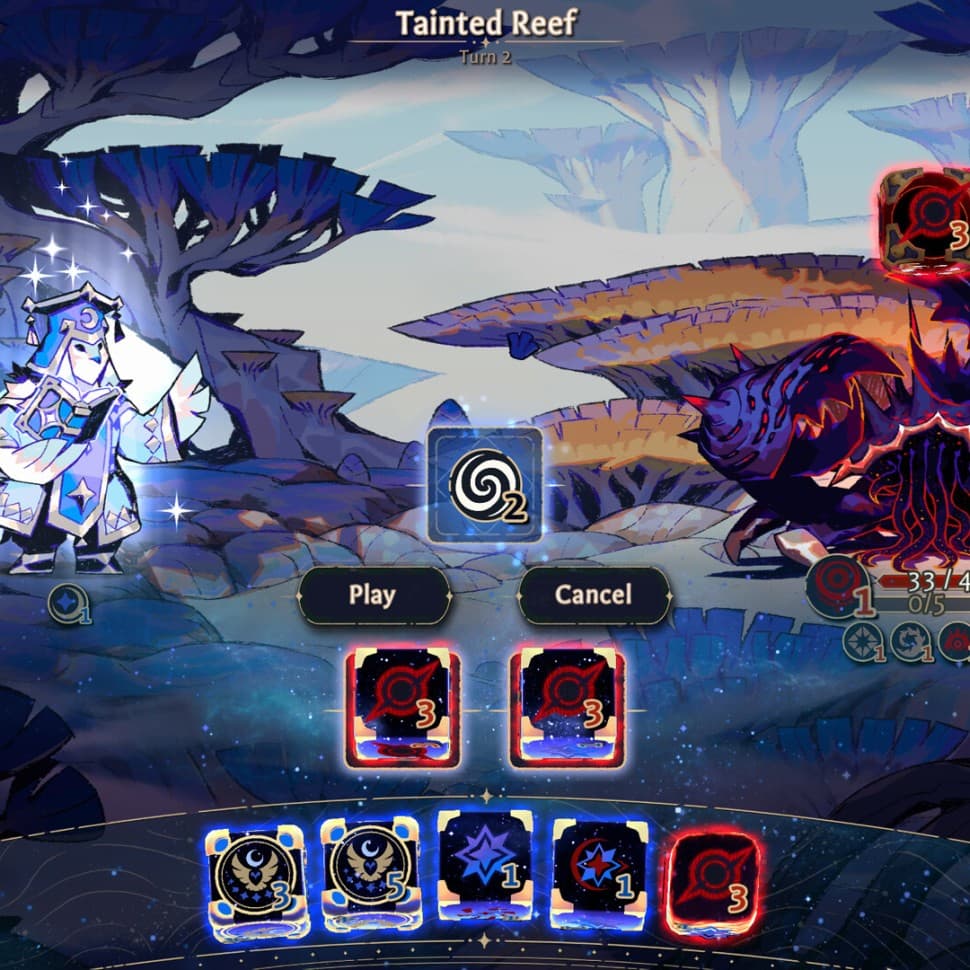Viewport: 970px width, 970px height.
Task: Cancel the current card selection
Action: tap(593, 595)
